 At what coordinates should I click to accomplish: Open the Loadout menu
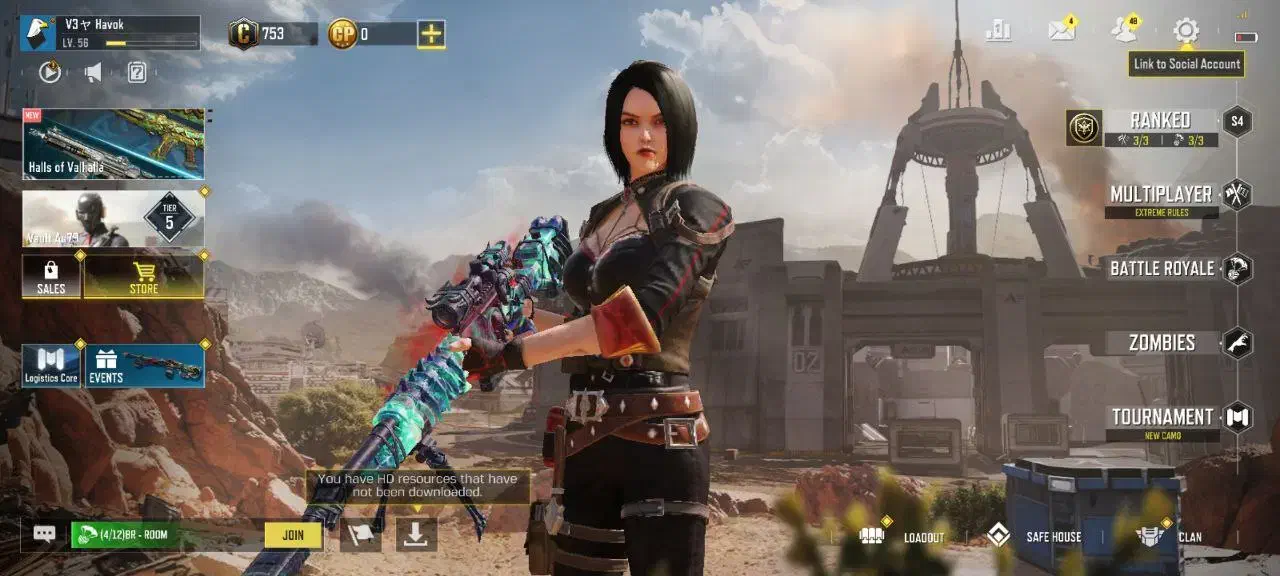(903, 537)
